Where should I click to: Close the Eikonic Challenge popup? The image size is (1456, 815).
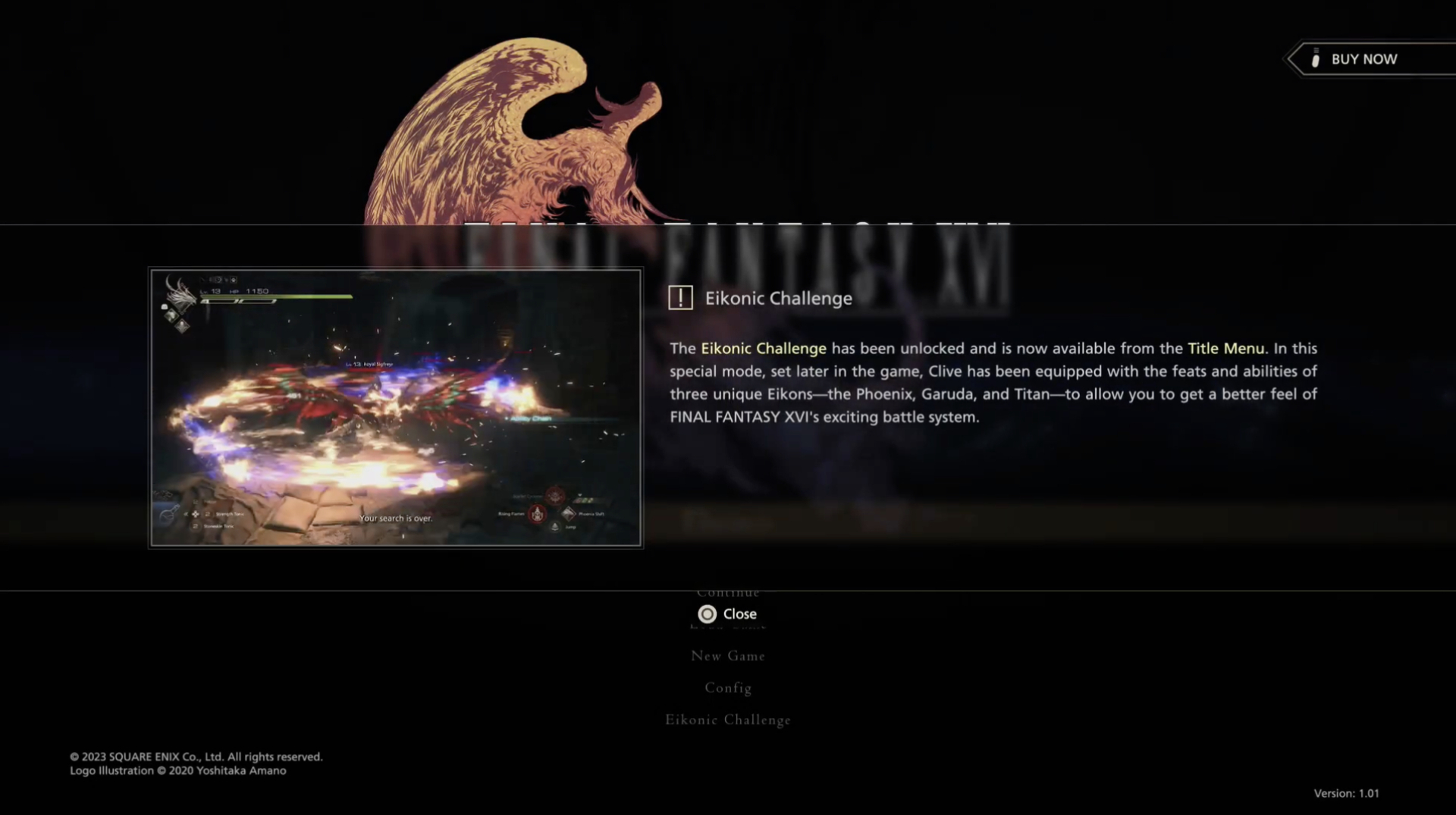coord(728,614)
